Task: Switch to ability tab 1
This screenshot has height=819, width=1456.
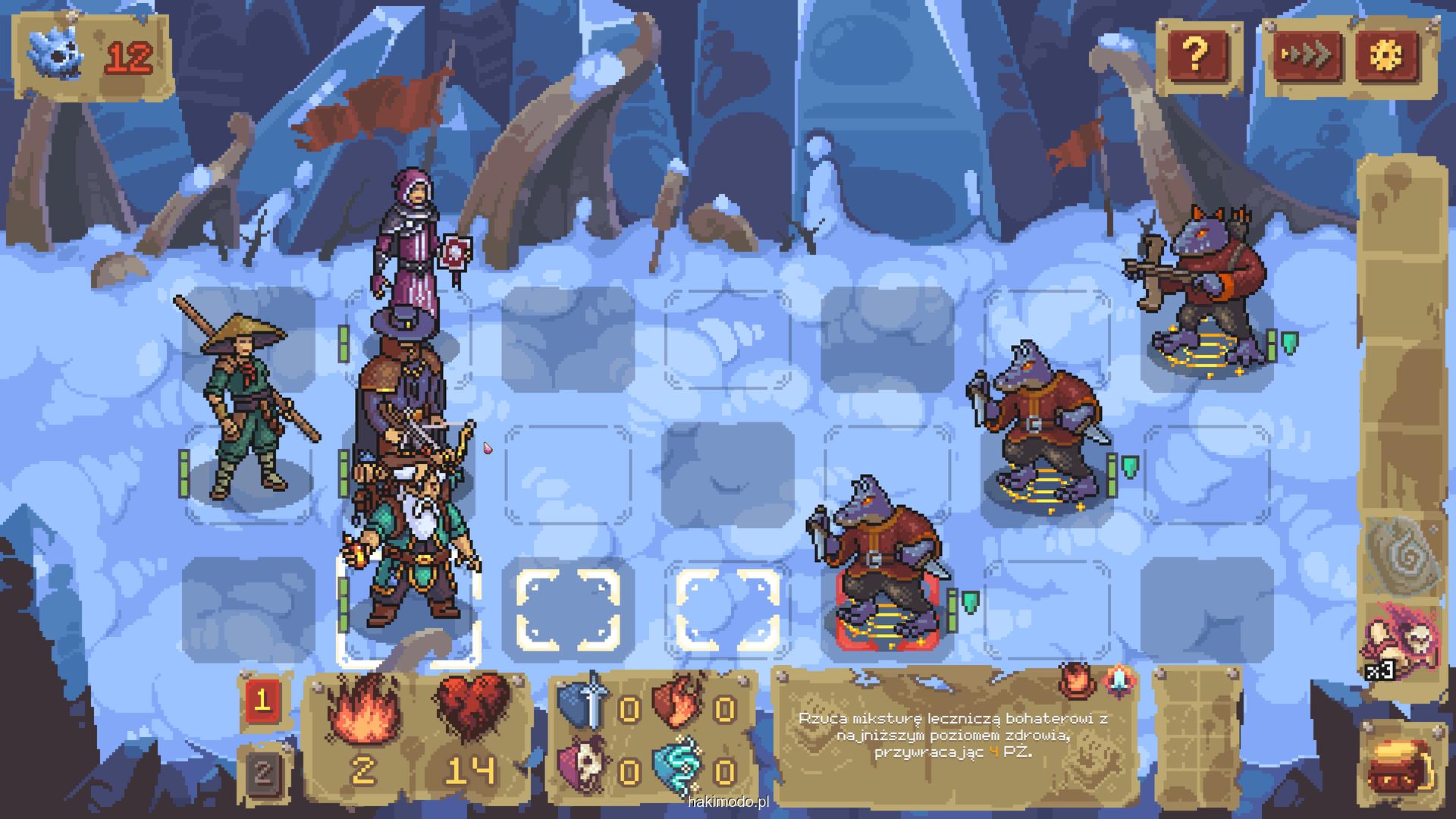Action: 262,700
